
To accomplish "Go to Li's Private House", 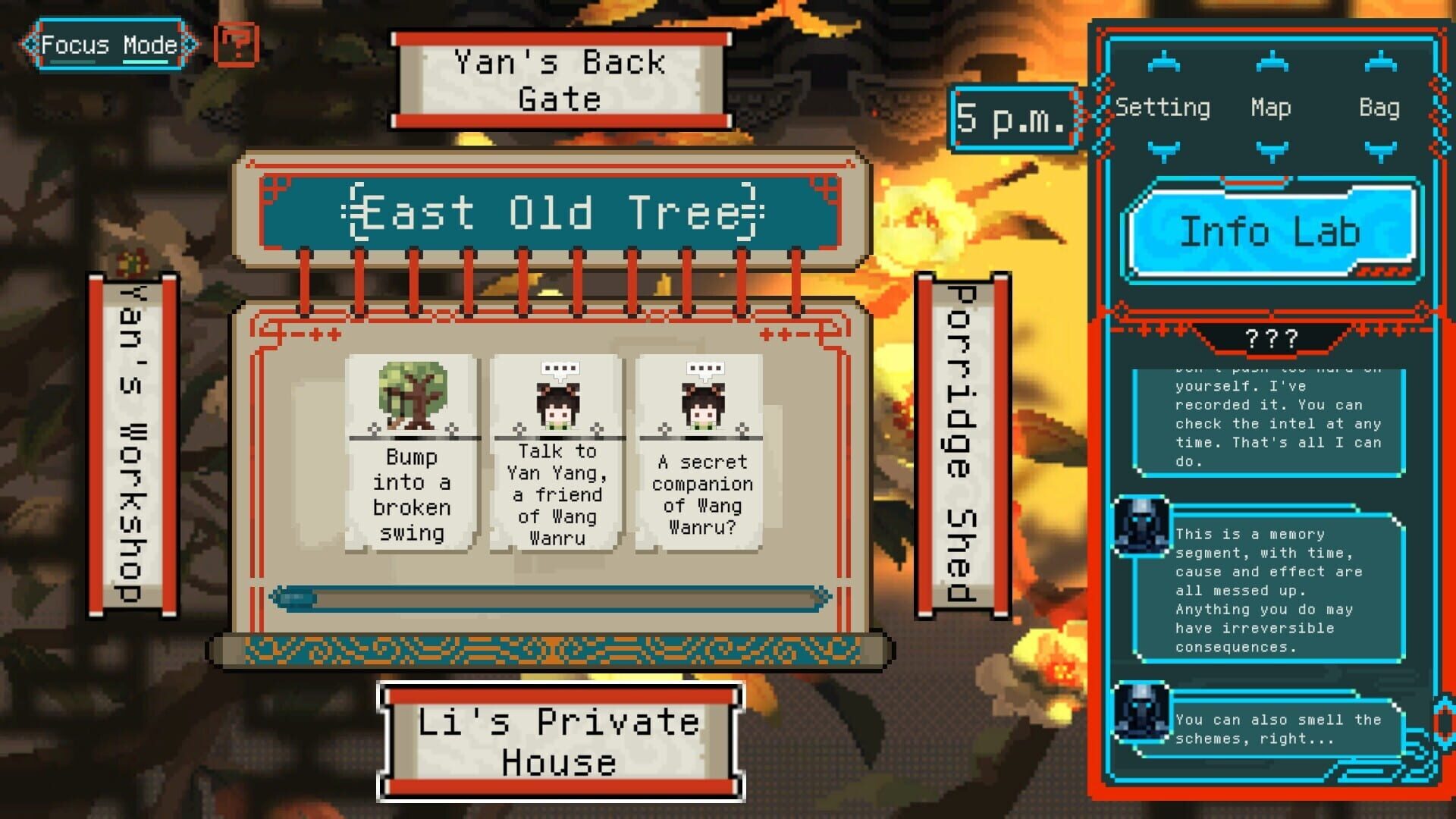I will [559, 739].
